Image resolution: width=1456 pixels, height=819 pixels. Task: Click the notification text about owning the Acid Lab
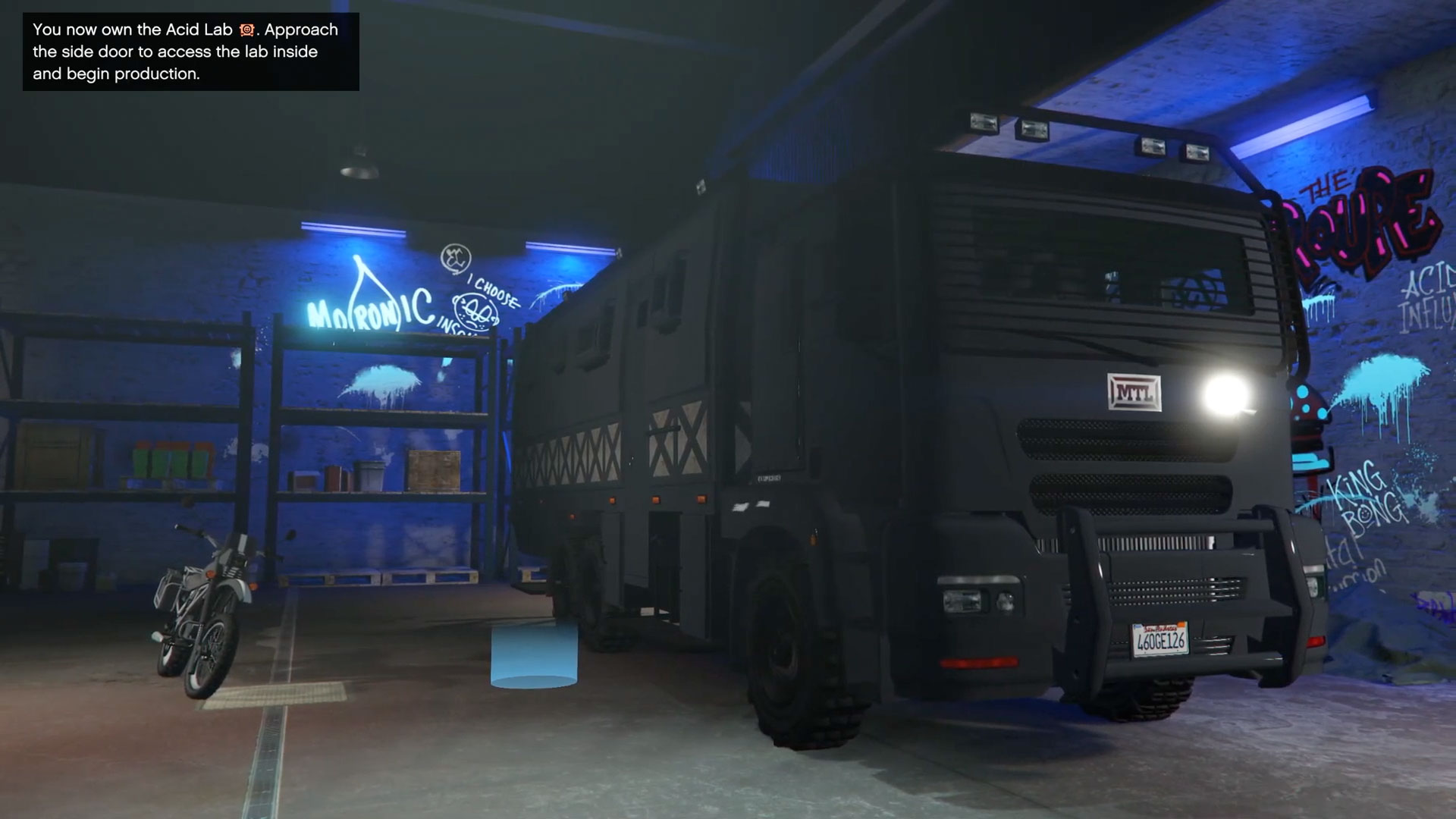click(x=182, y=52)
